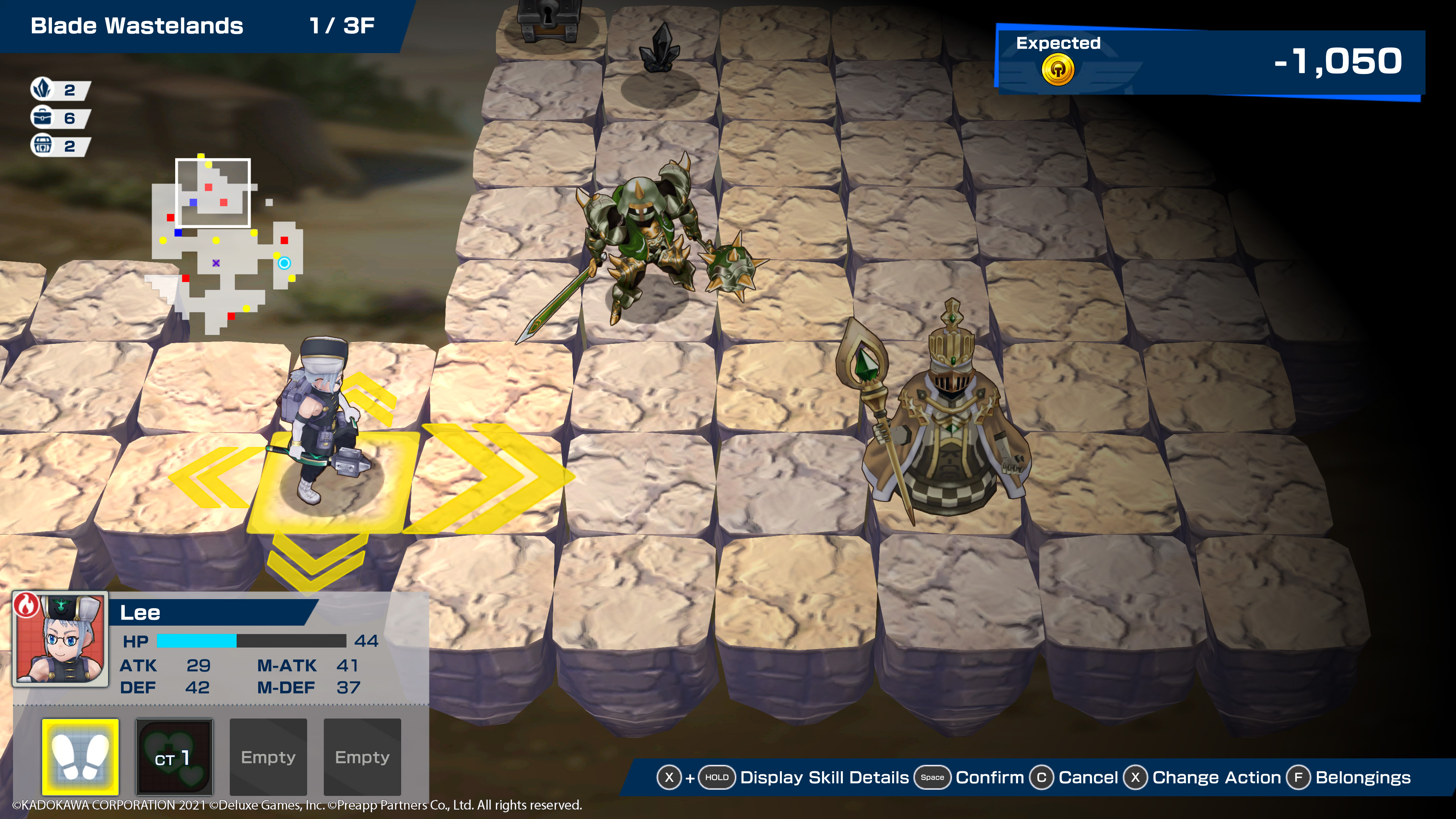This screenshot has height=819, width=1456.
Task: Select the yellow right movement arrow
Action: (492, 478)
